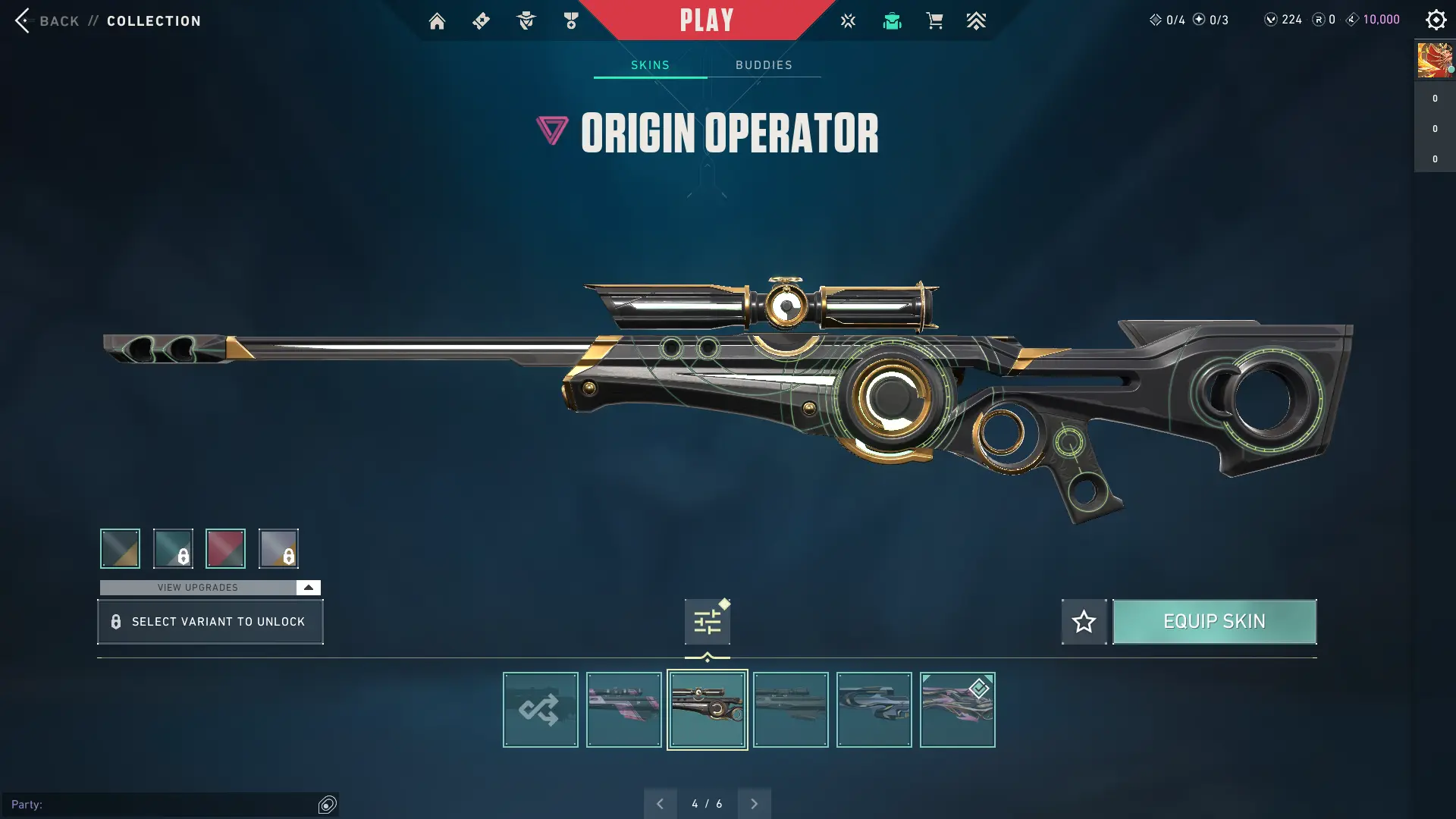Open the store shopping cart
This screenshot has height=819, width=1456.
(x=934, y=21)
